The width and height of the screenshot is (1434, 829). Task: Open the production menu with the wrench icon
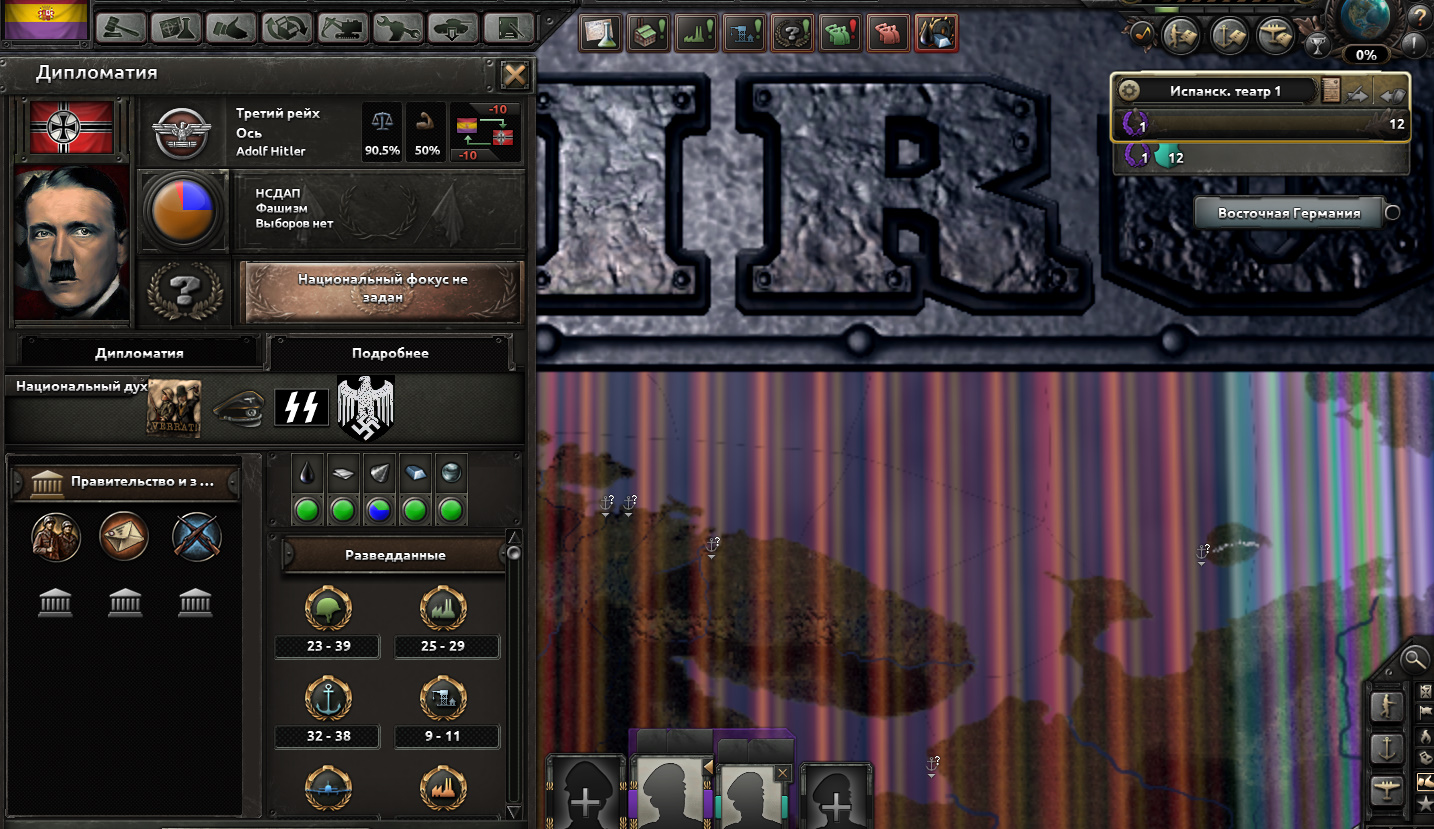coord(397,28)
